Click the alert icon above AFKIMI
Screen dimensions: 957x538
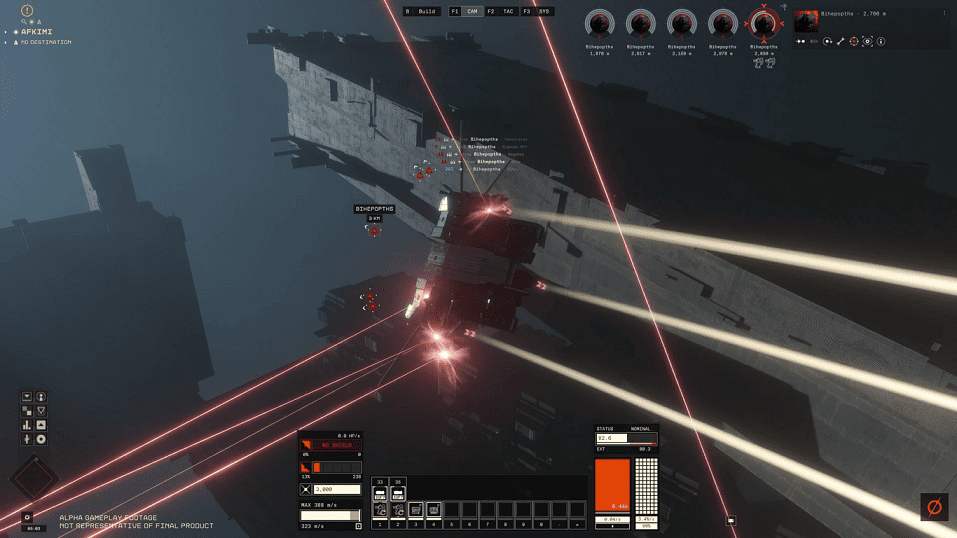coord(27,11)
